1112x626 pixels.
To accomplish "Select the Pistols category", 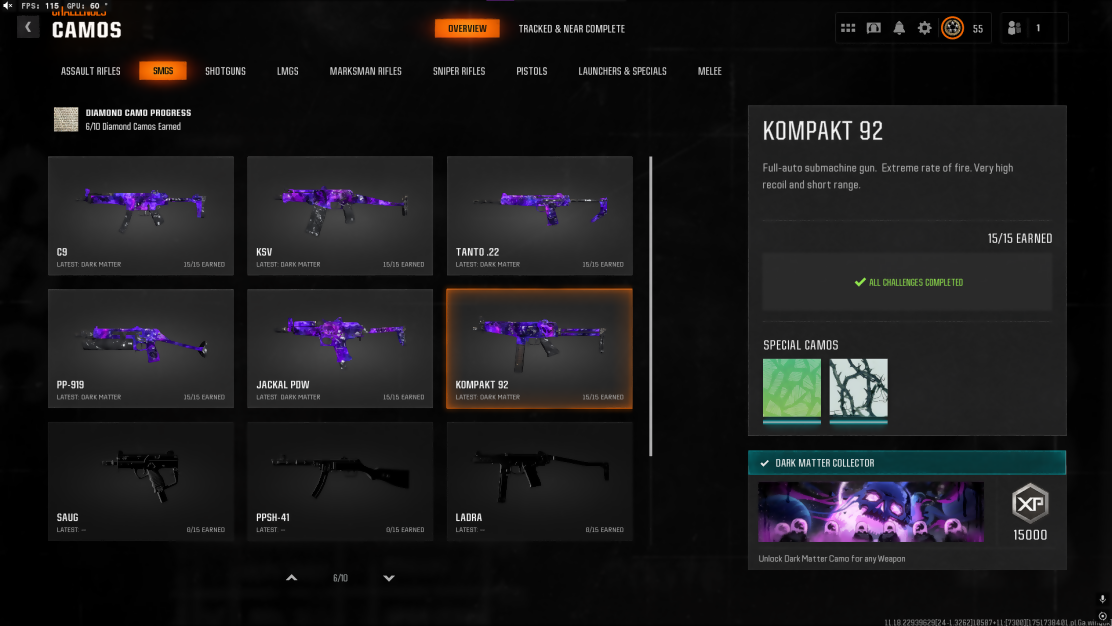I will click(x=532, y=71).
